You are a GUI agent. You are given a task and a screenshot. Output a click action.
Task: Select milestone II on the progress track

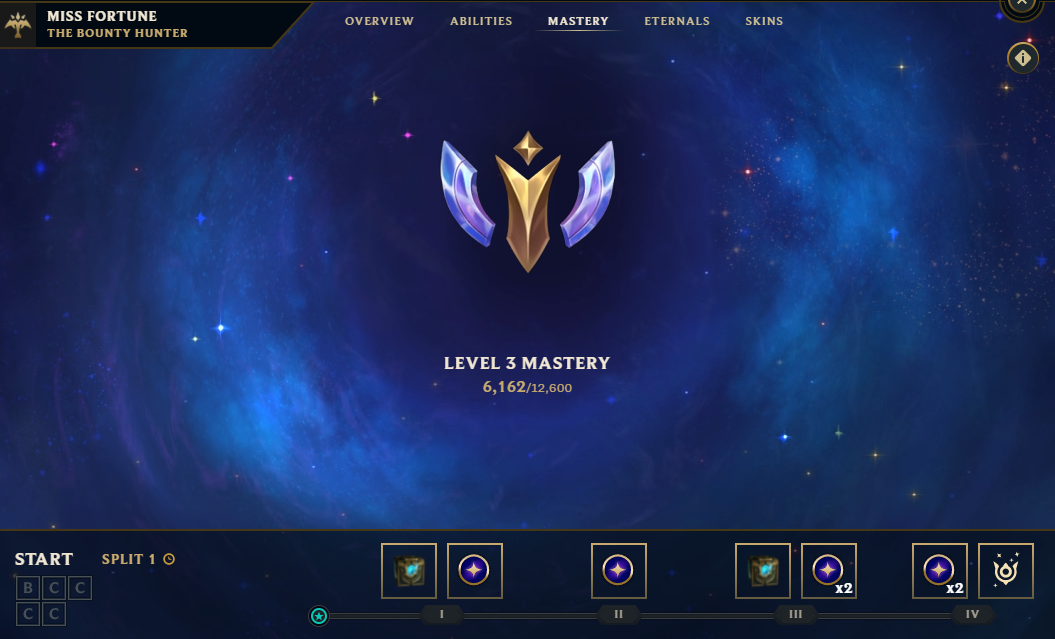tap(619, 614)
